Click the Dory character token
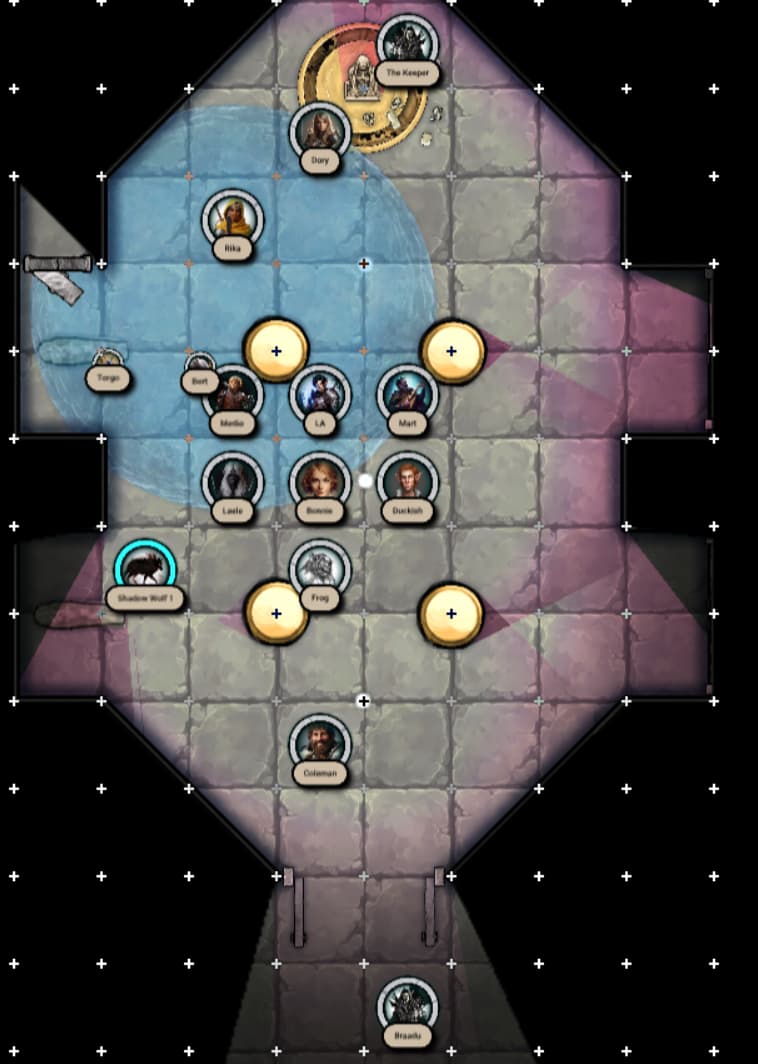 tap(320, 130)
